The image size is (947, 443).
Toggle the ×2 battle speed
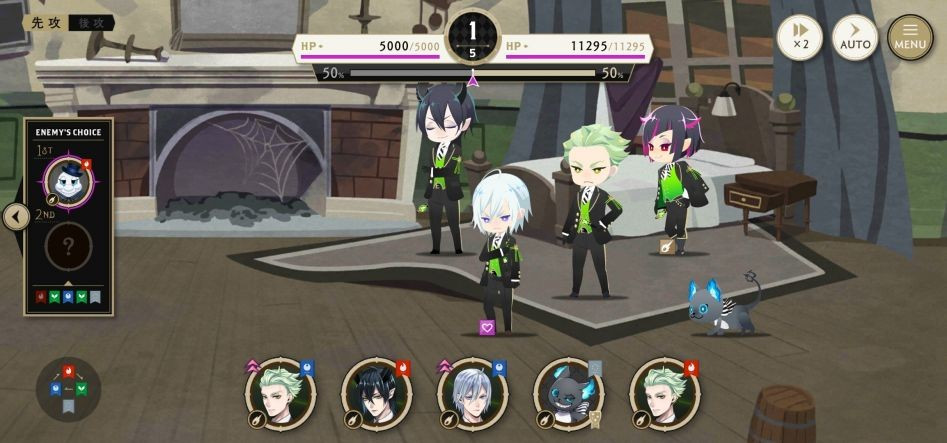[799, 38]
